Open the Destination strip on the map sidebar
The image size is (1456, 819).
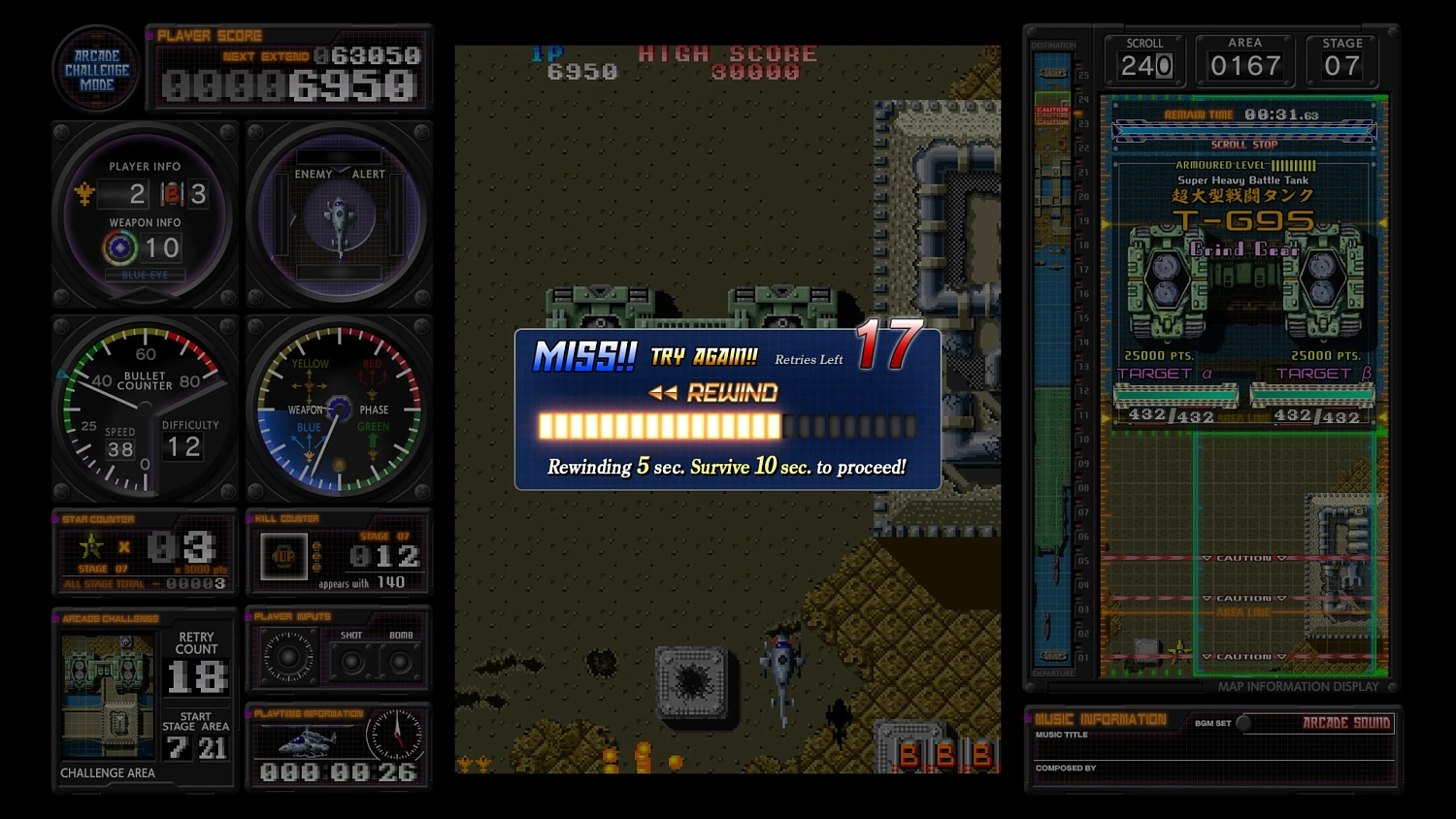click(1055, 44)
